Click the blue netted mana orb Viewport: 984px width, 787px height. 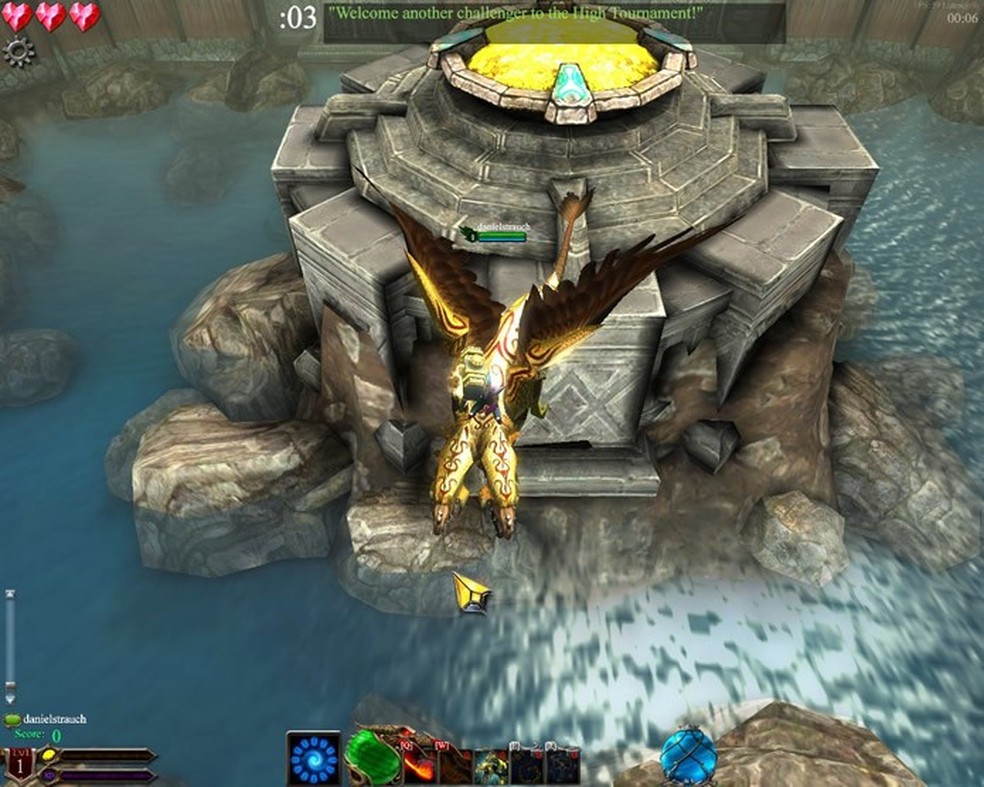pyautogui.click(x=688, y=756)
